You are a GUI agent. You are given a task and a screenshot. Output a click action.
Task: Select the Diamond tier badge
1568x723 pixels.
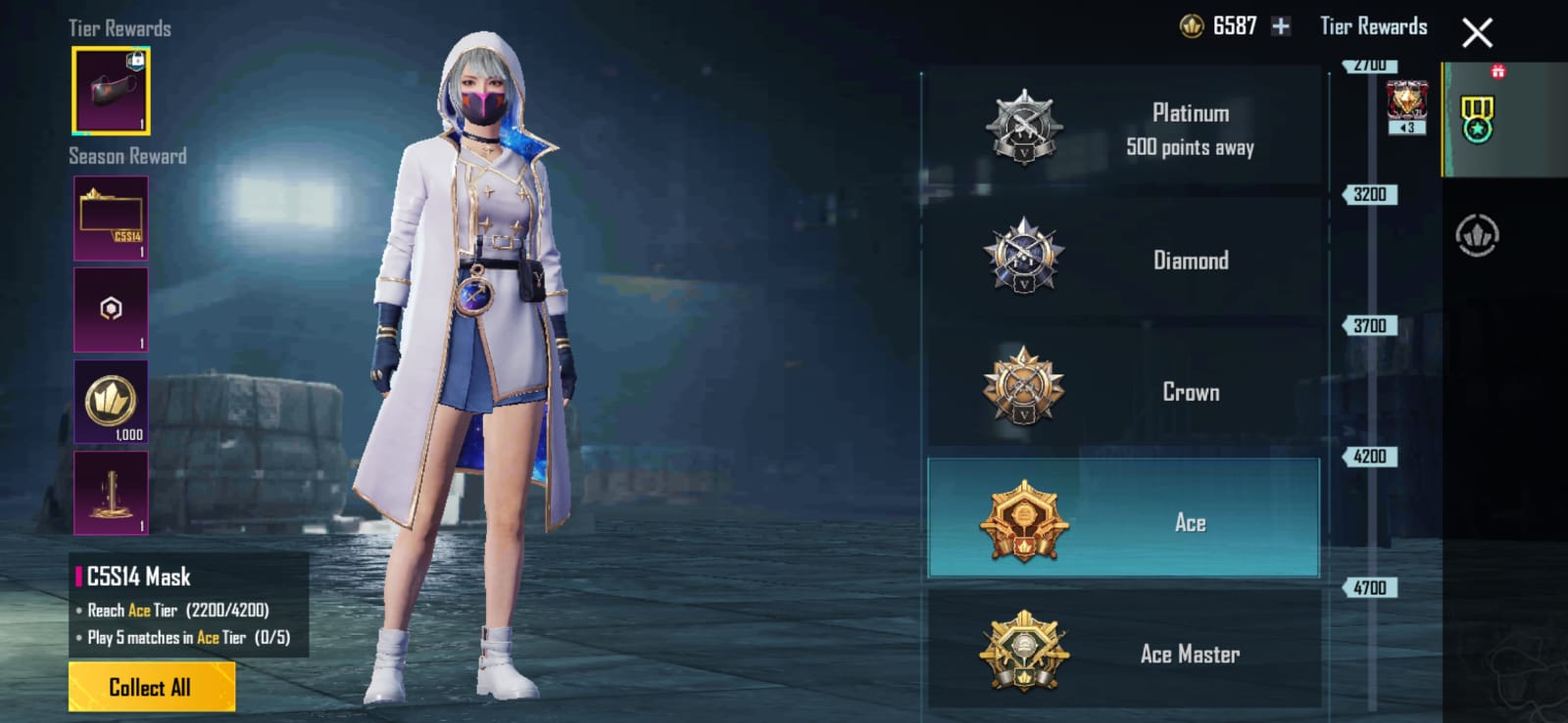click(x=1023, y=260)
